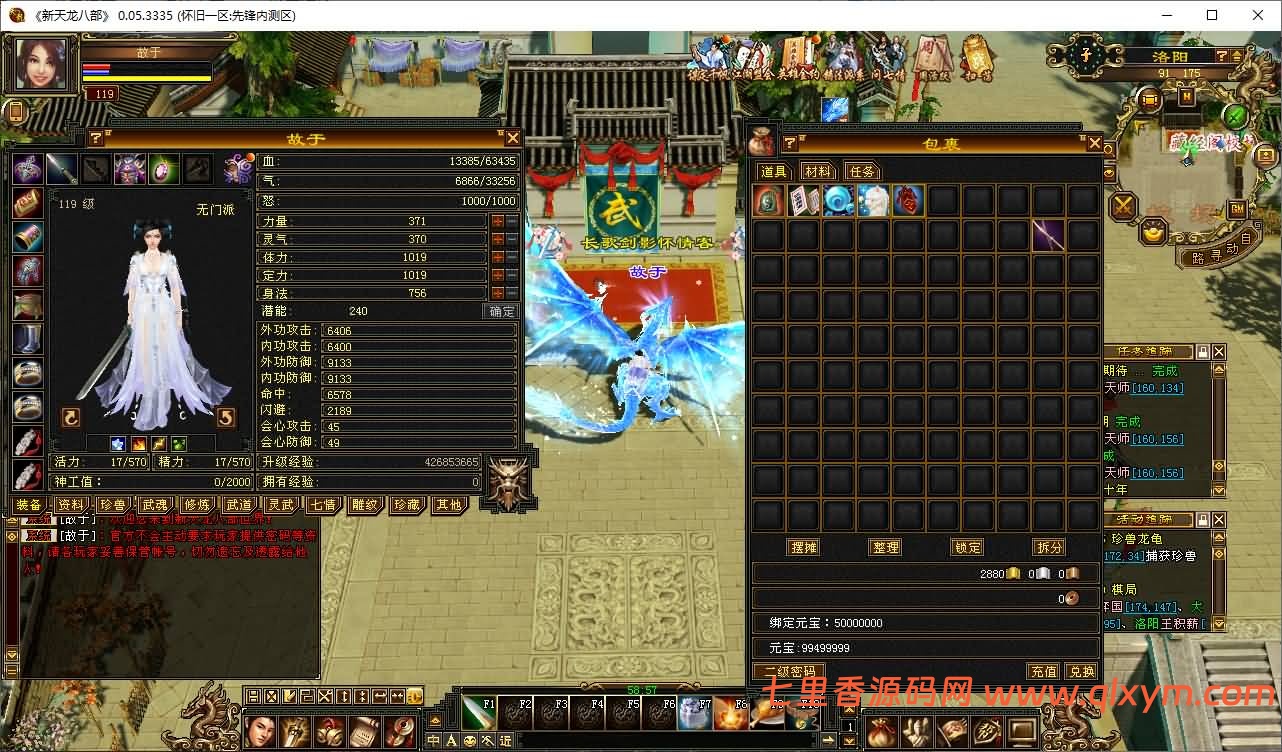Choose the 拆分 split button
The image size is (1282, 752).
(1049, 547)
